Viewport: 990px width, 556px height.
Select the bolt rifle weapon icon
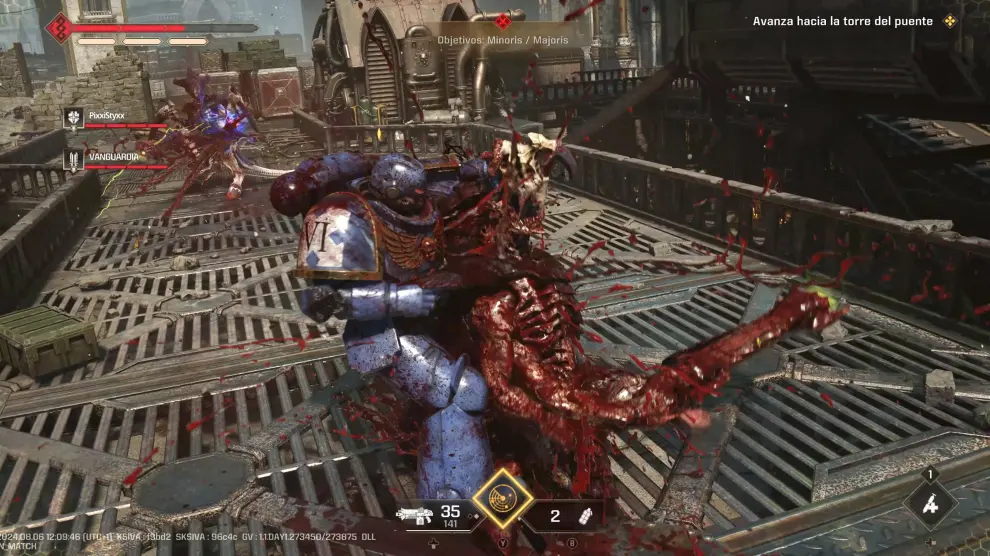coord(412,516)
